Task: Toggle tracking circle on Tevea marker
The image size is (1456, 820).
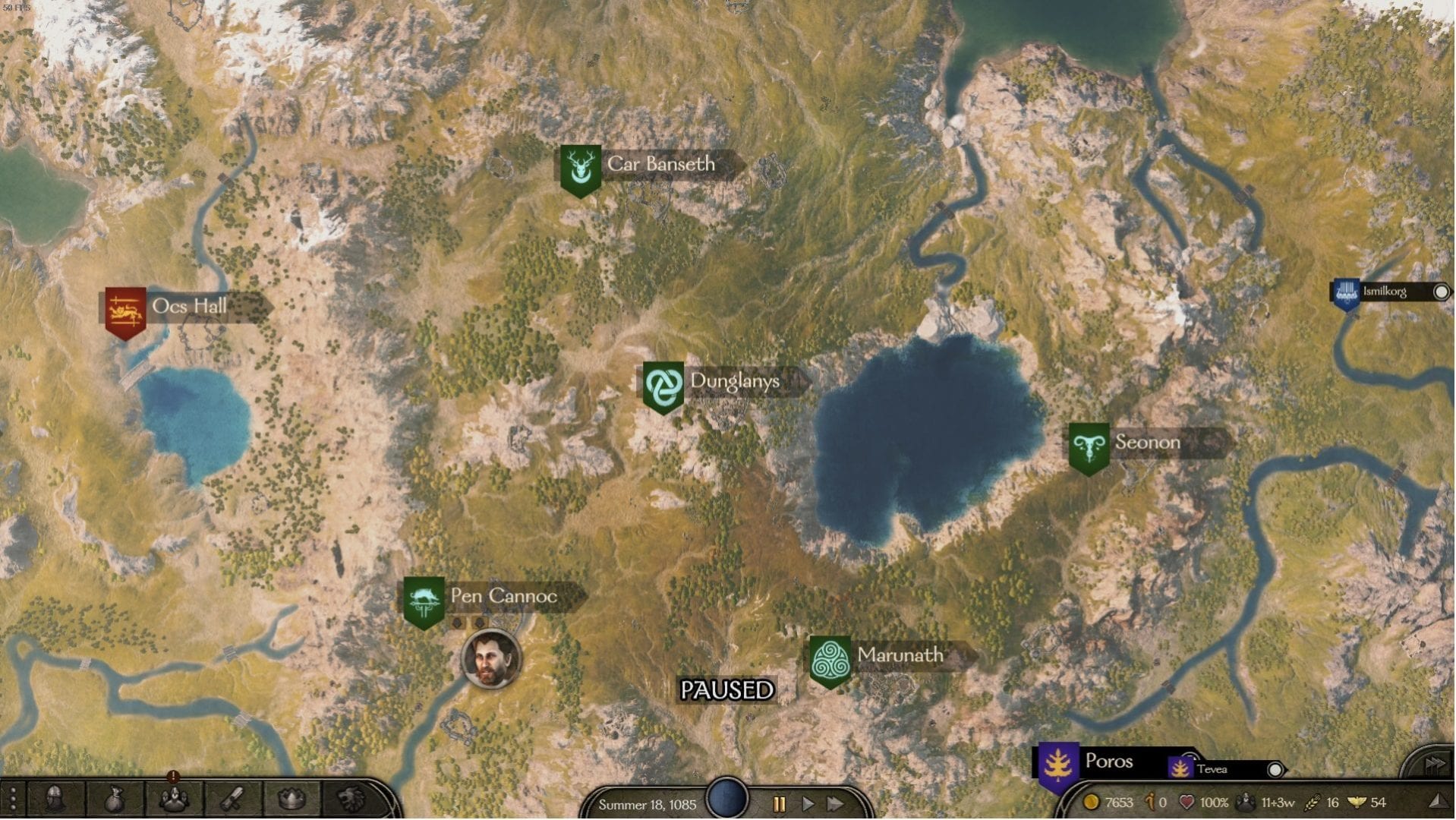Action: pos(1275,770)
